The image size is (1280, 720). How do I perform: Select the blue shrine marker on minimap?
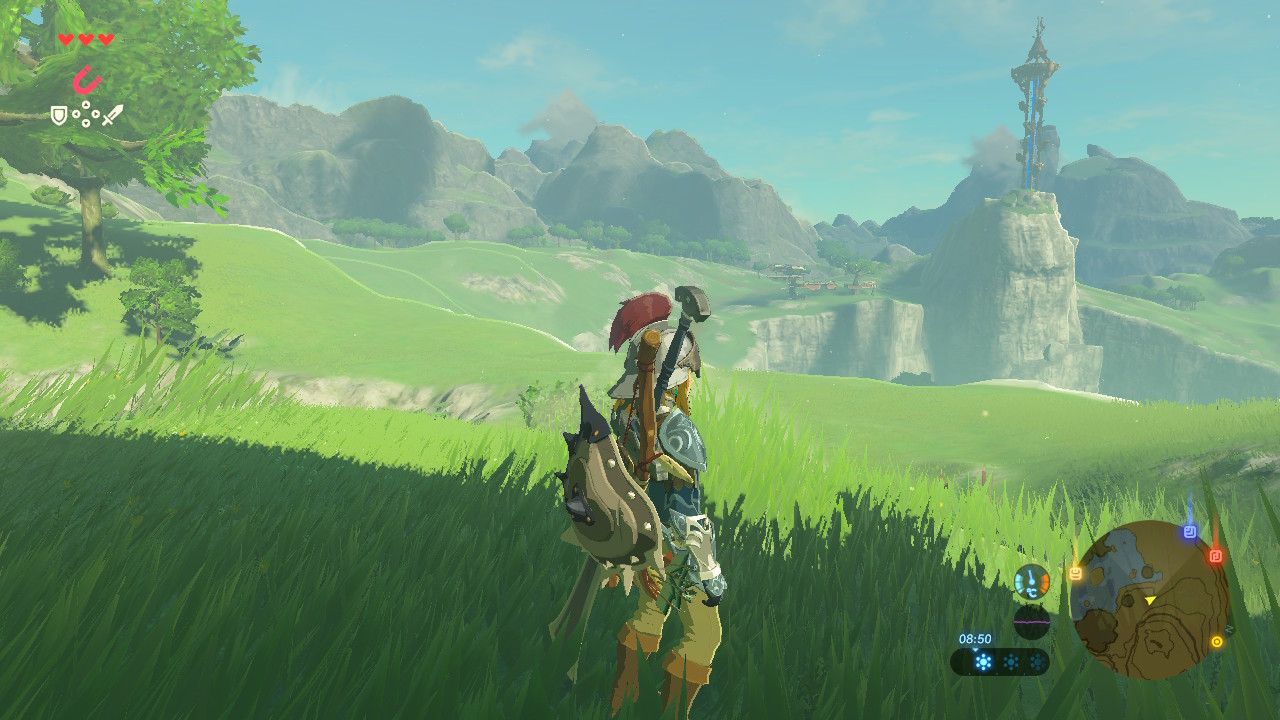pyautogui.click(x=1190, y=531)
